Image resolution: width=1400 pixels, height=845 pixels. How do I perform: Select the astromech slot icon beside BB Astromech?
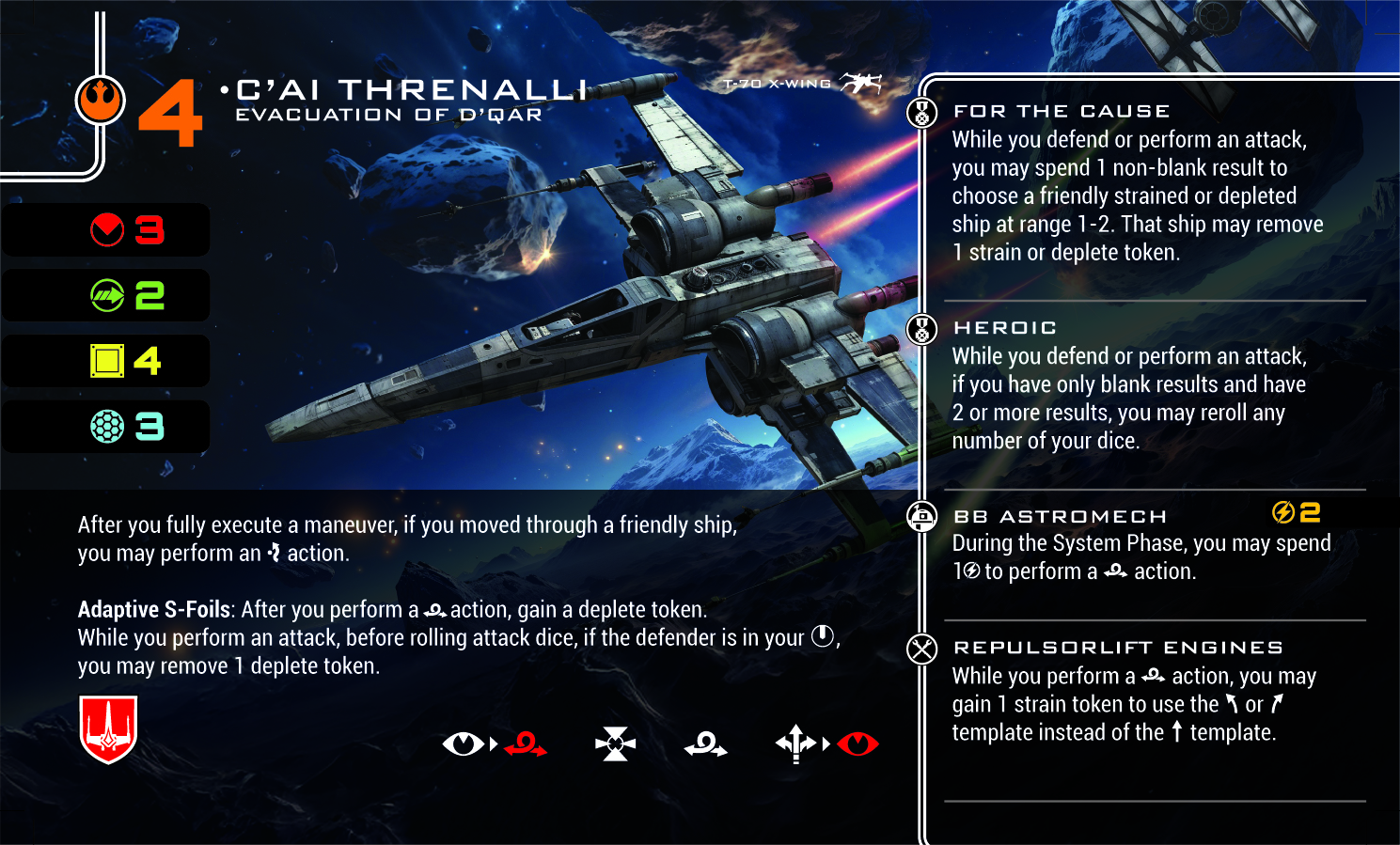tap(922, 516)
